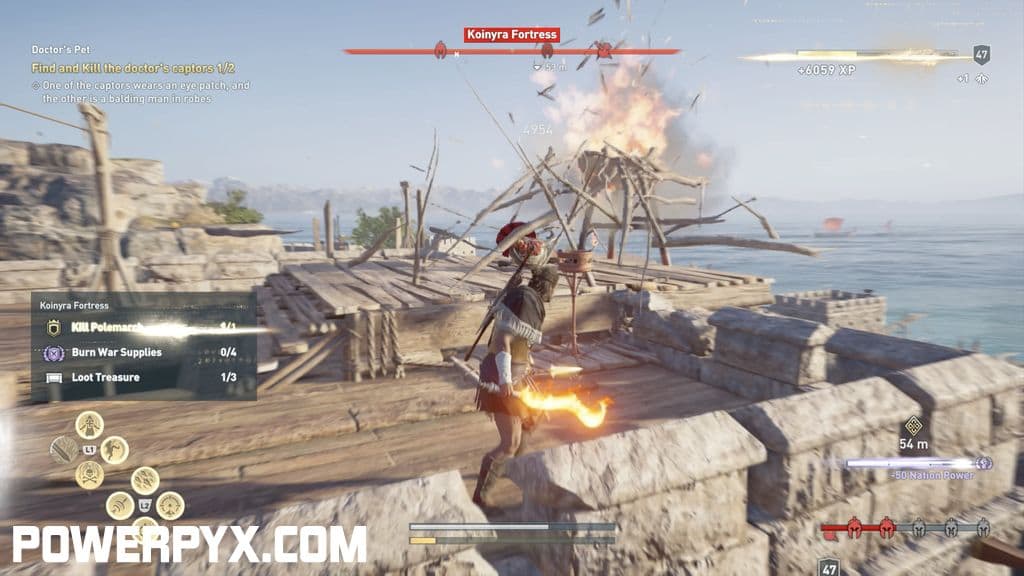
Task: Select the Burn War Supplies objective
Action: pyautogui.click(x=142, y=352)
